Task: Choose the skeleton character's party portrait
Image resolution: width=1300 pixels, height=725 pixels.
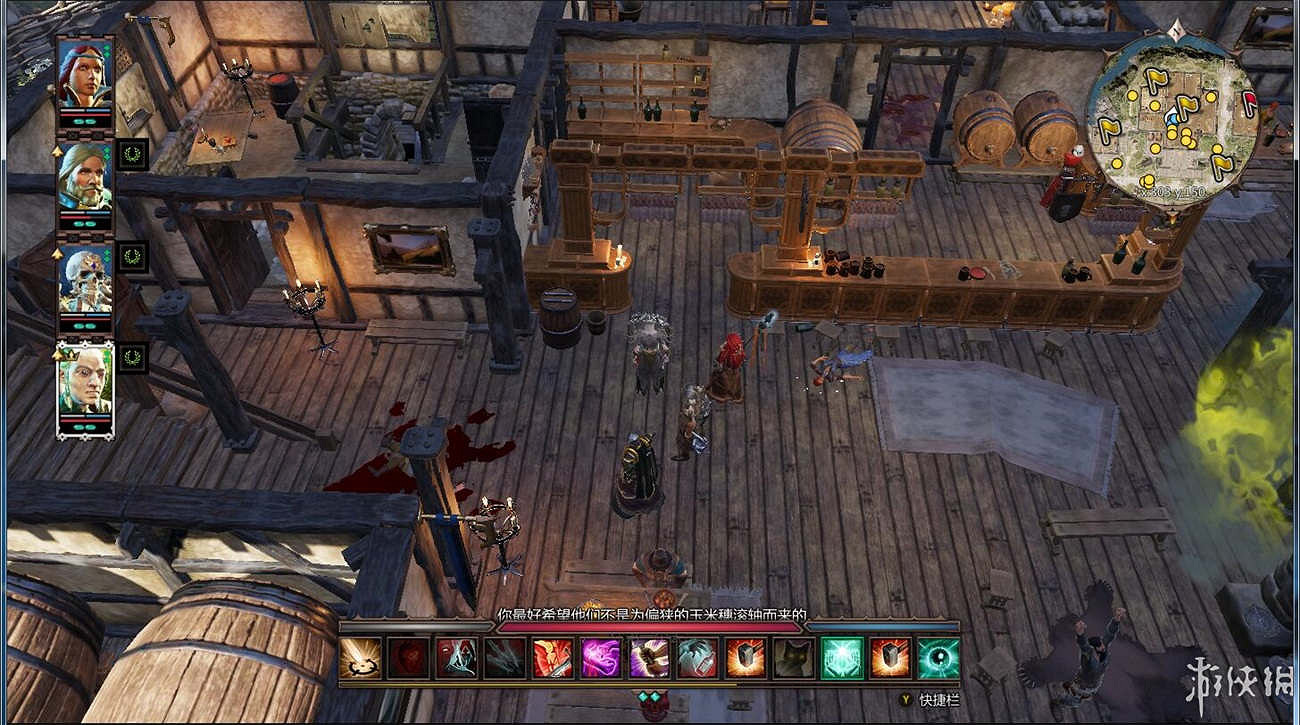Action: click(x=85, y=278)
